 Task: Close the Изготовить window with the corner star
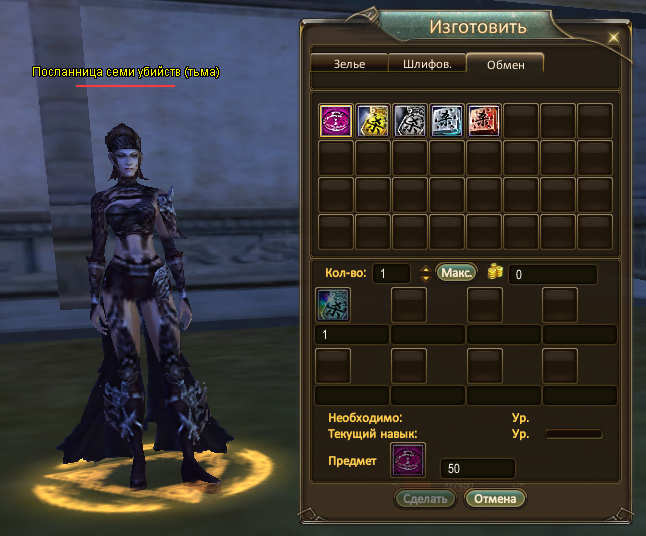tap(614, 37)
